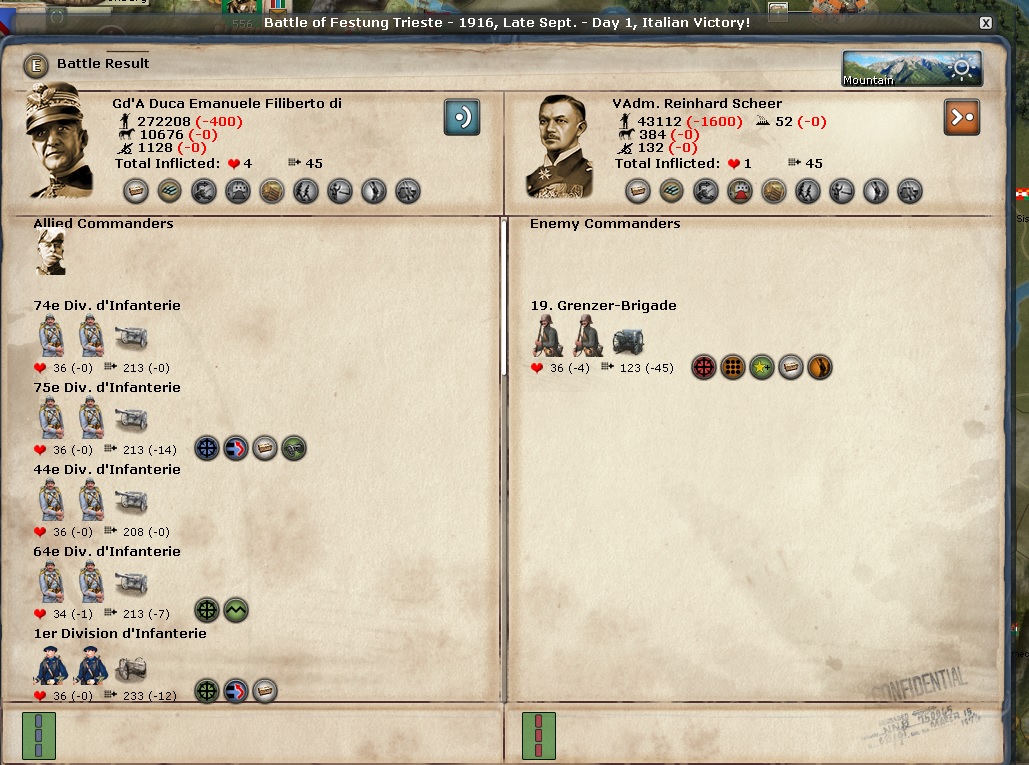Select the 1er Division d'Infanterie row
This screenshot has width=1029, height=765.
pyautogui.click(x=120, y=634)
